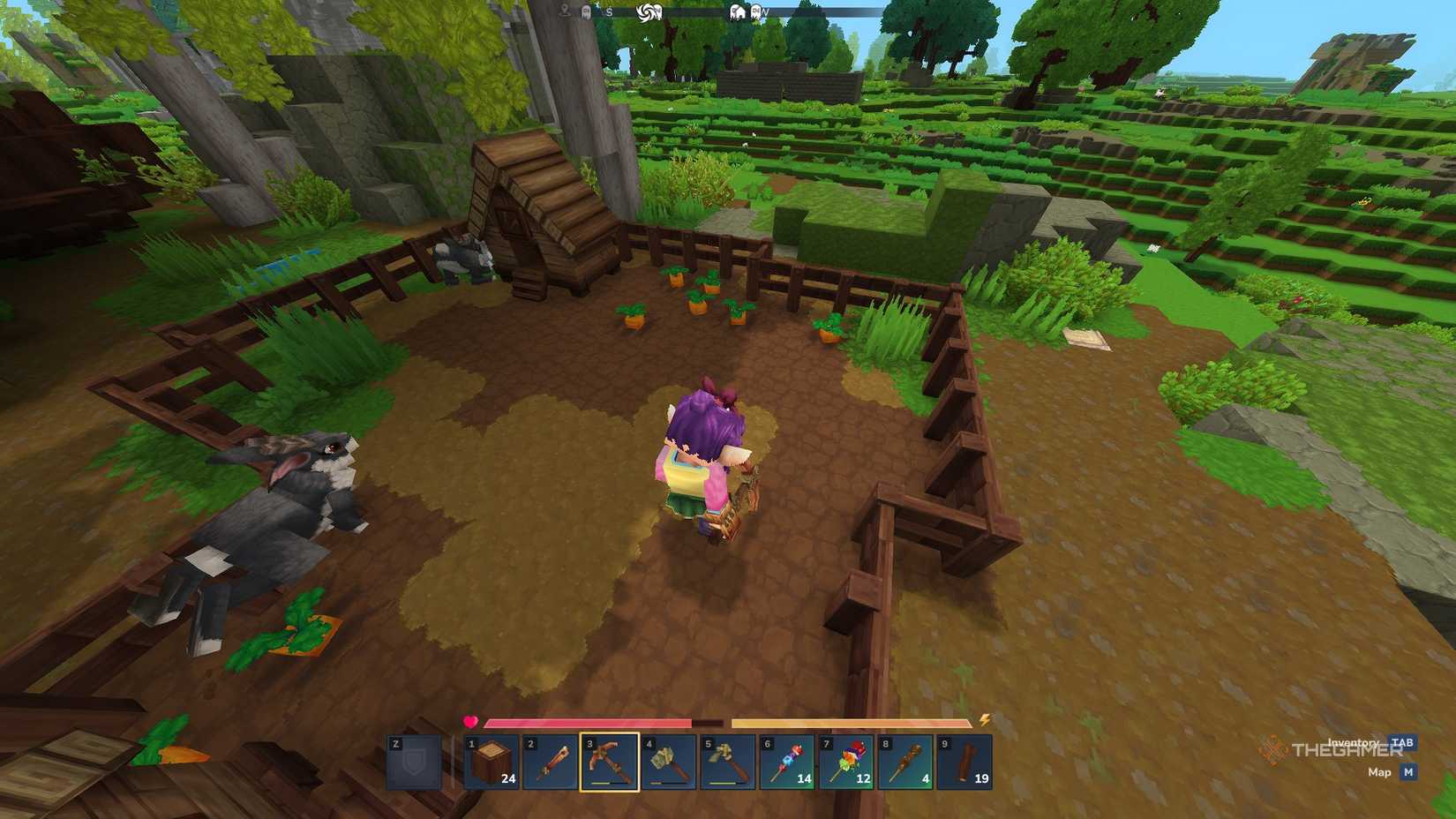Click the W direction marker on the compass

point(766,11)
